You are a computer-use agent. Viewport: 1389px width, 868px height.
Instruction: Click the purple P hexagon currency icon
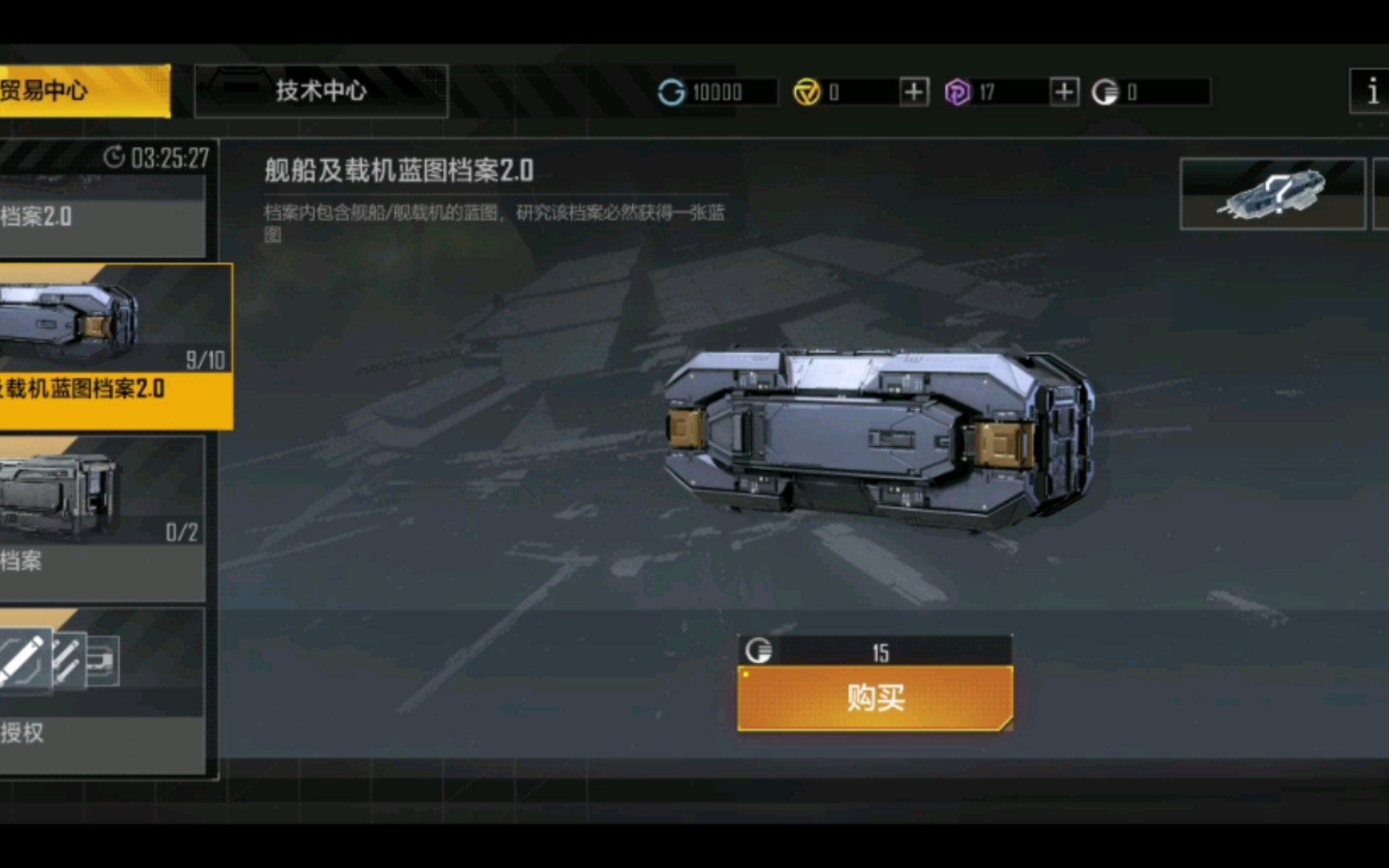click(957, 92)
